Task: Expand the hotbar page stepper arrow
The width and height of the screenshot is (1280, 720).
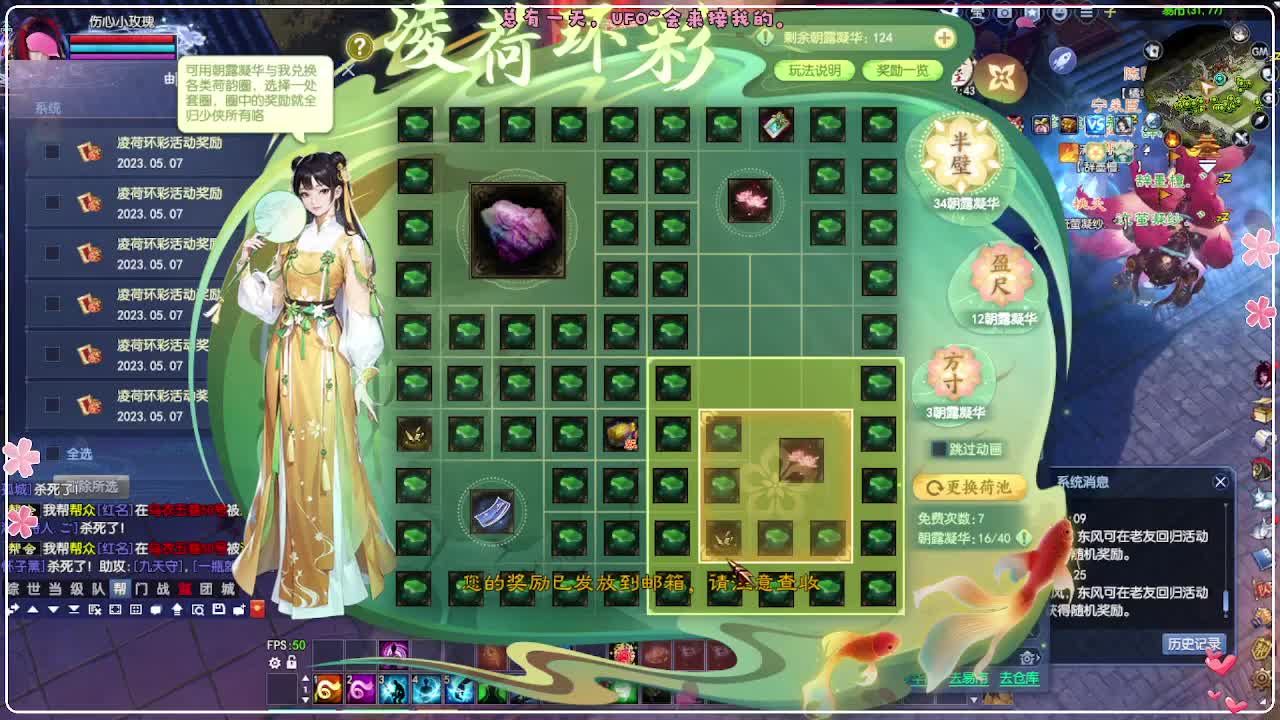Action: click(x=305, y=679)
